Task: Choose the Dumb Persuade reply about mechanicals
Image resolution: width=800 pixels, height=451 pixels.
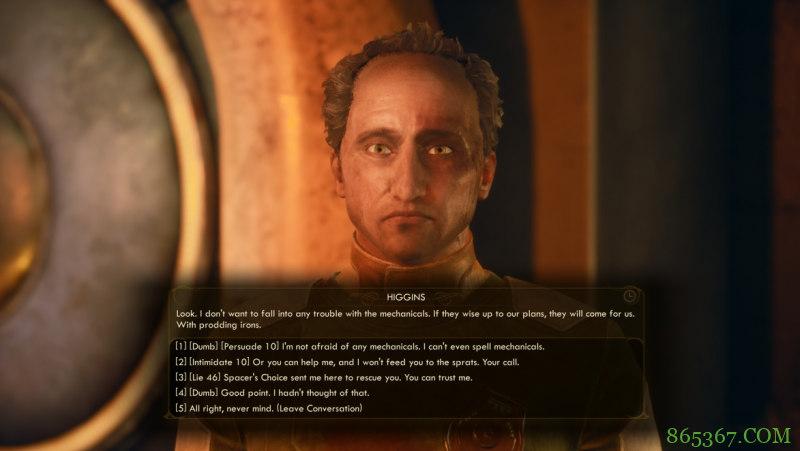Action: coord(360,346)
